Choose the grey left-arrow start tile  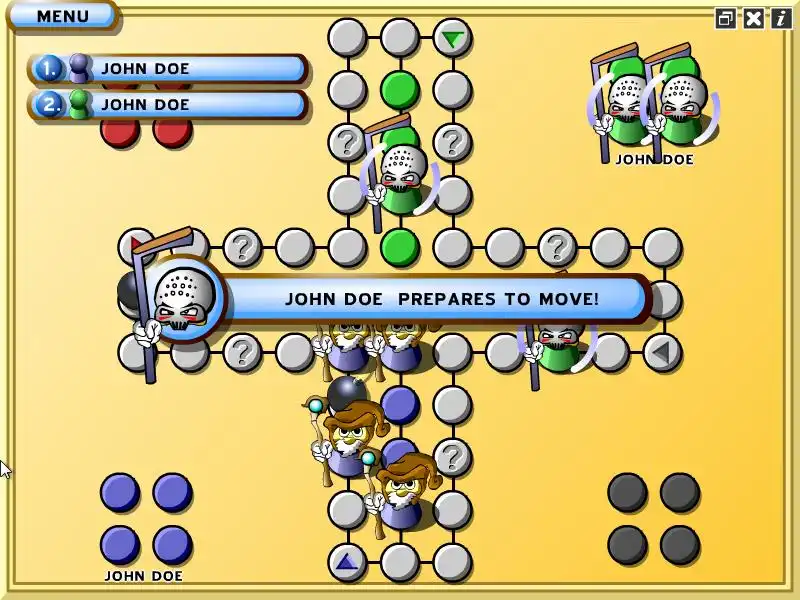pyautogui.click(x=661, y=352)
